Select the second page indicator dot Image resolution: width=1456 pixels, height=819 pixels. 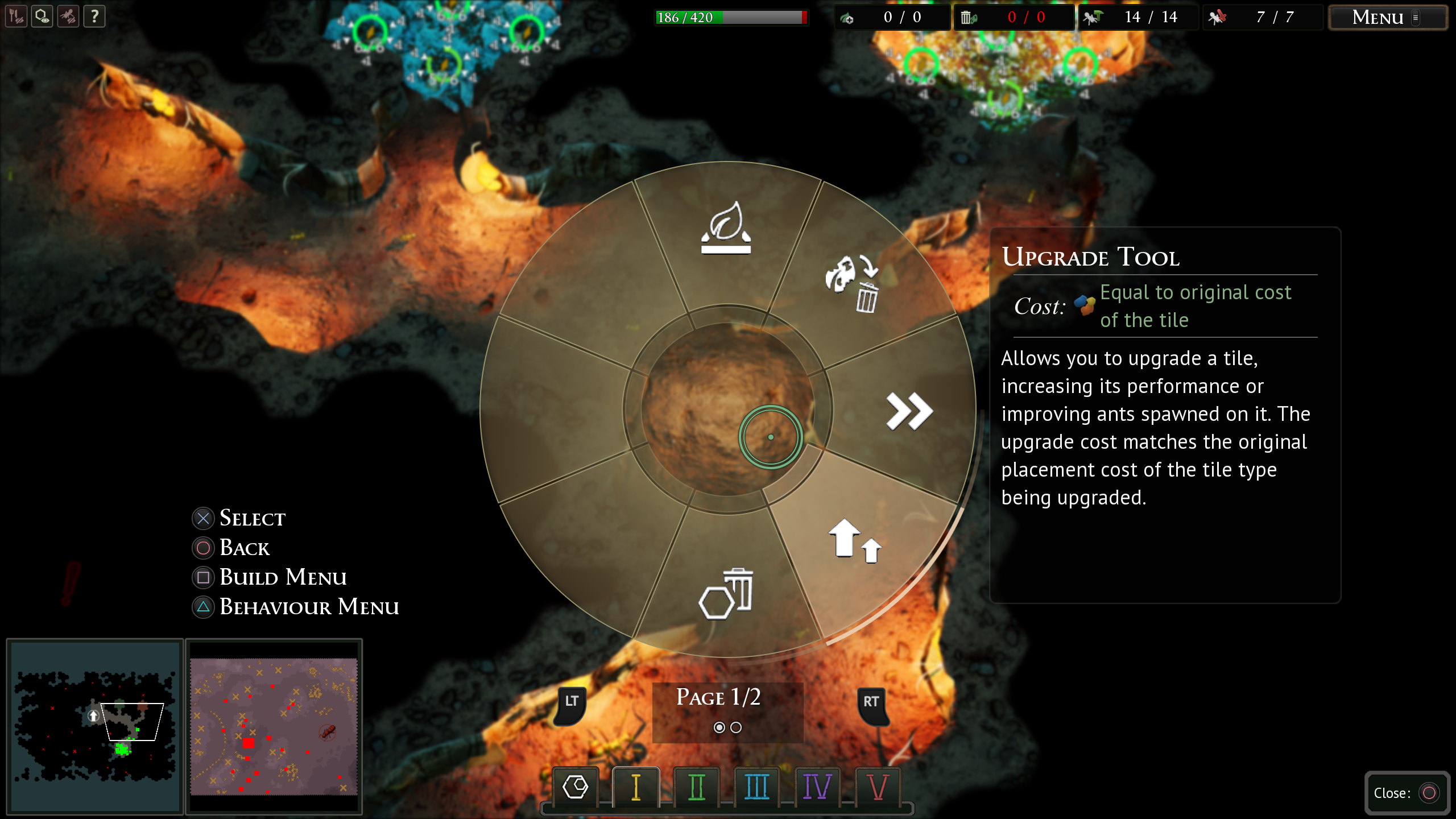tap(736, 727)
